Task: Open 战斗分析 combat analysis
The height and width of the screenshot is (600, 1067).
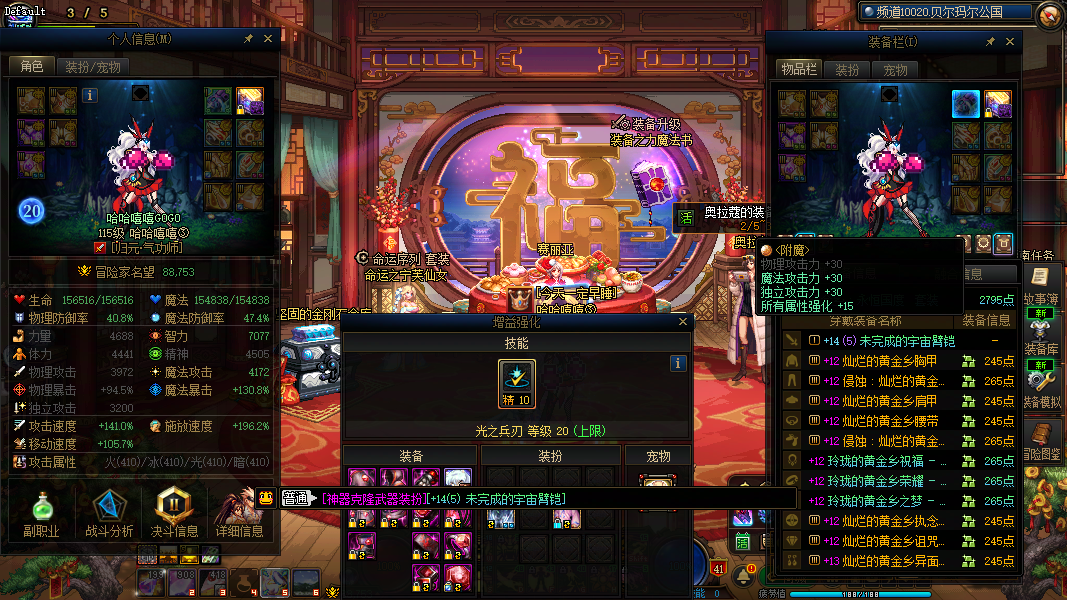Action: tap(109, 512)
